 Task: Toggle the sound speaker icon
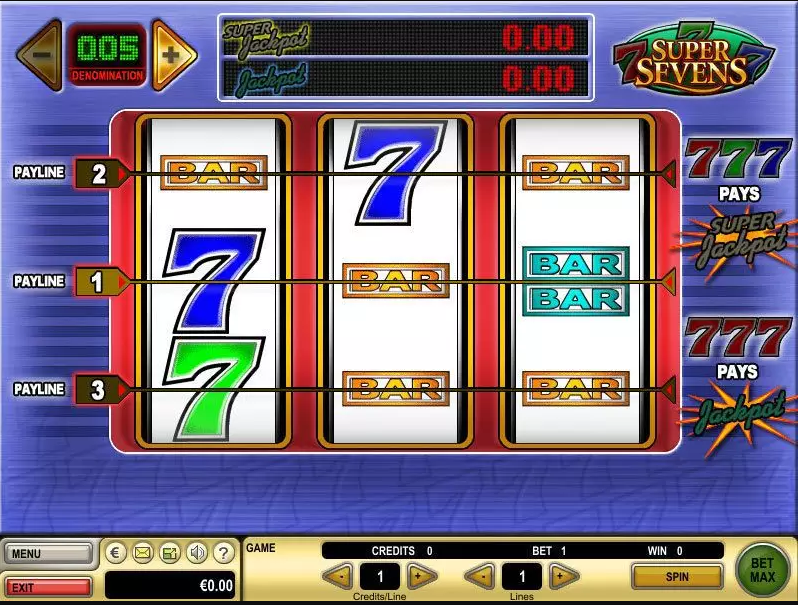click(x=197, y=552)
